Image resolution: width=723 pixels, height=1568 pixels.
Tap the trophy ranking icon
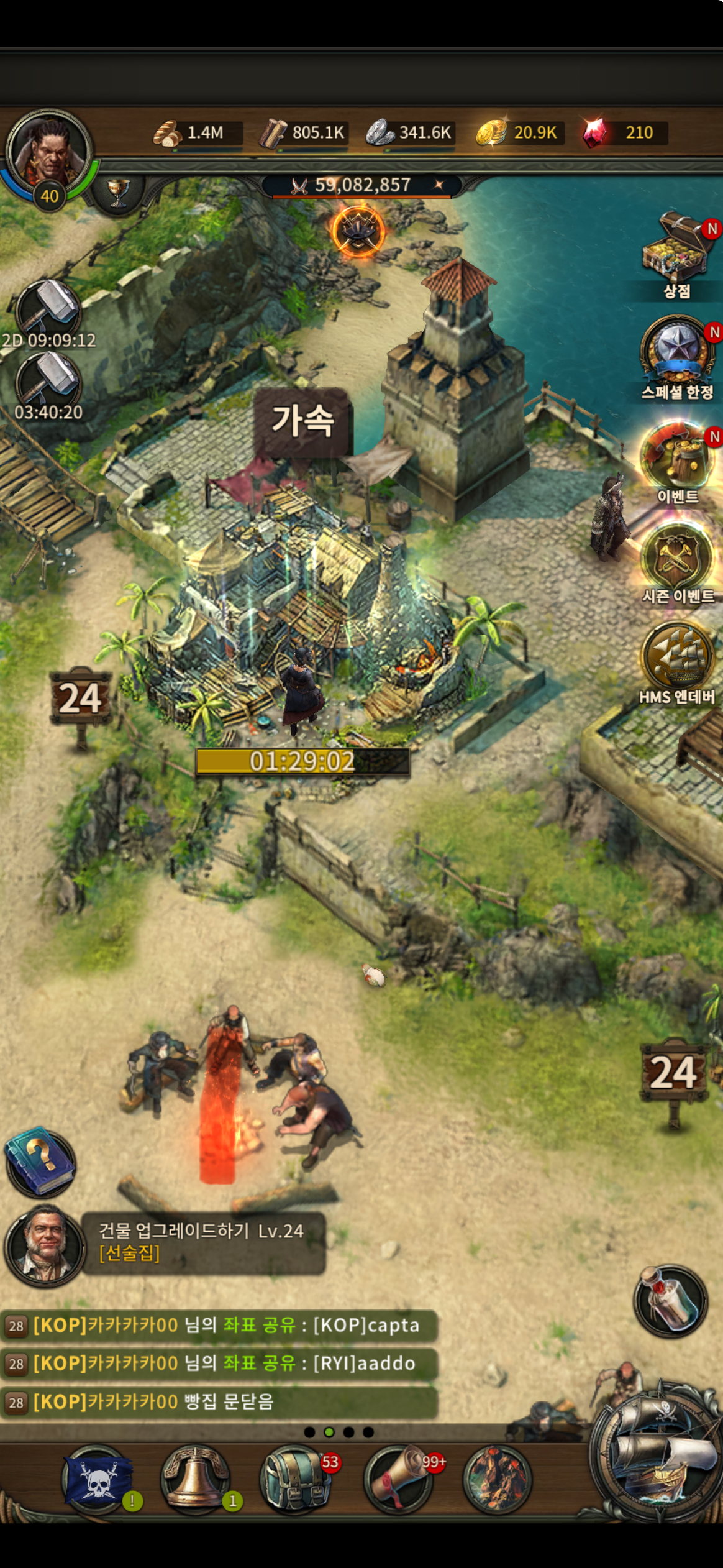coord(118,191)
